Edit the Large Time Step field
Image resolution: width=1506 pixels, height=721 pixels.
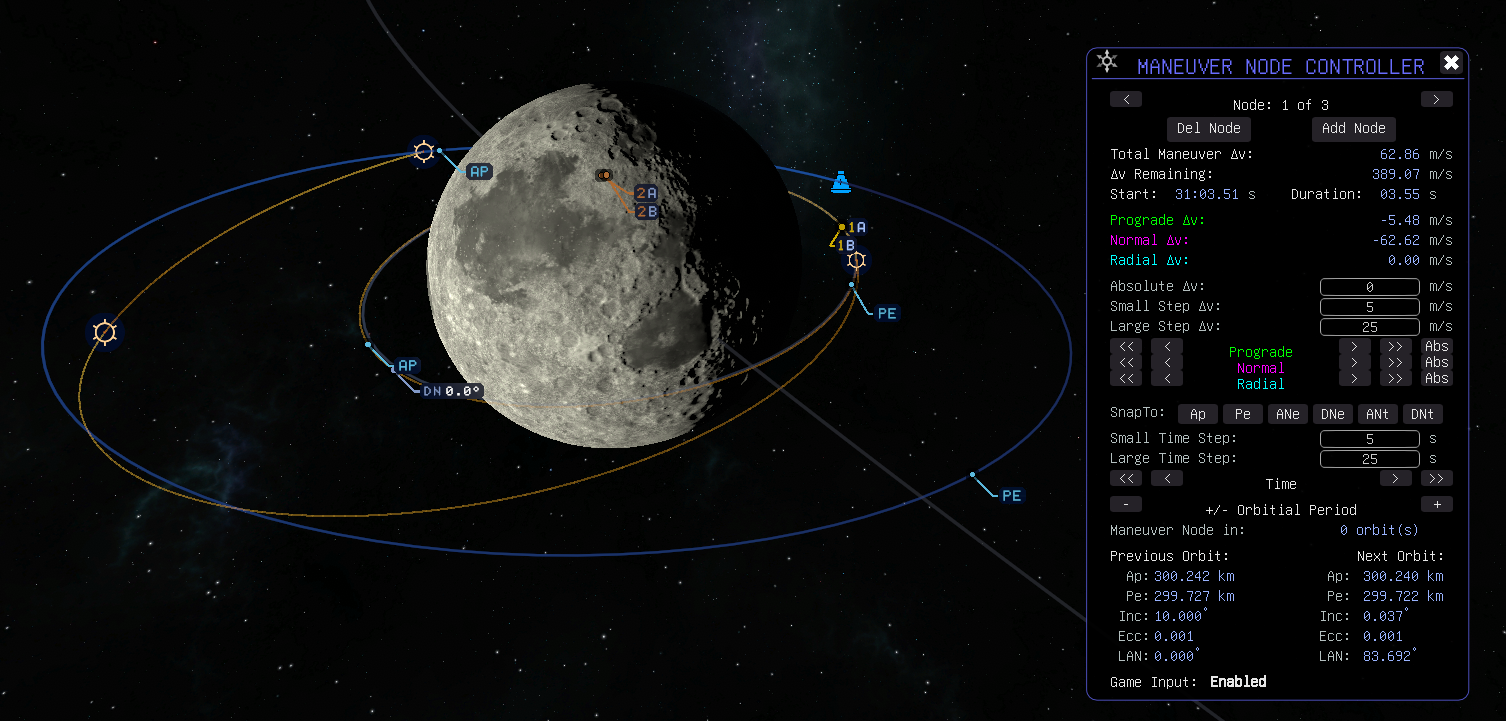point(1369,459)
